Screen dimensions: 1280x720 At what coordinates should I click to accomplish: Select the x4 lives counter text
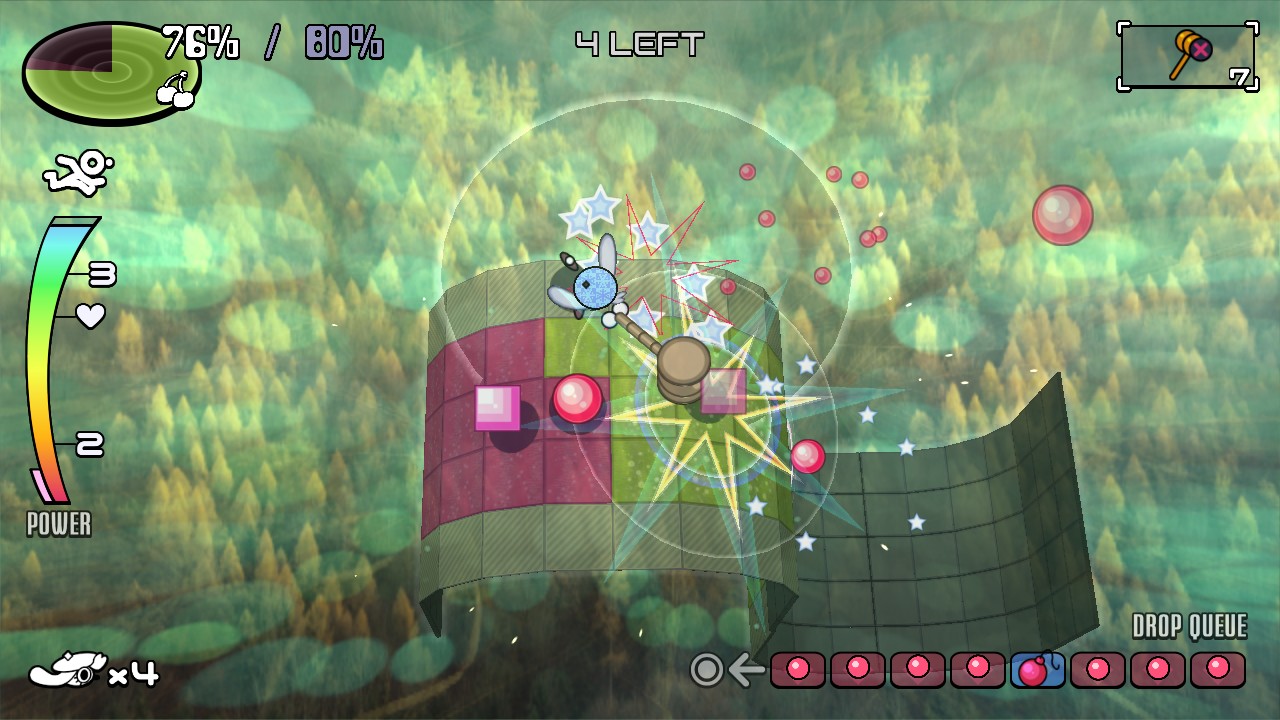[x=132, y=675]
